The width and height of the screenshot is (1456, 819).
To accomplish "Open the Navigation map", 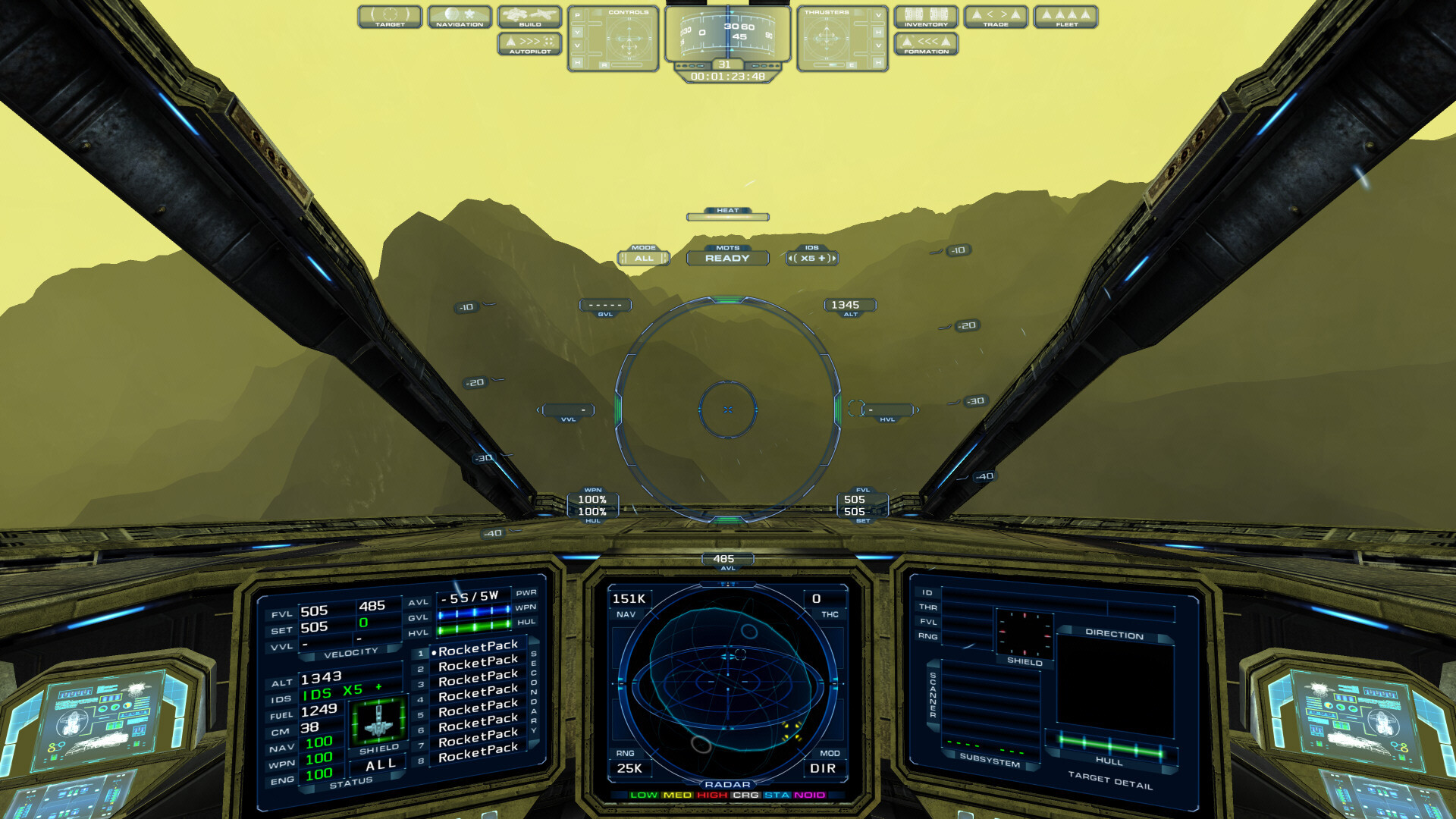I will point(460,16).
